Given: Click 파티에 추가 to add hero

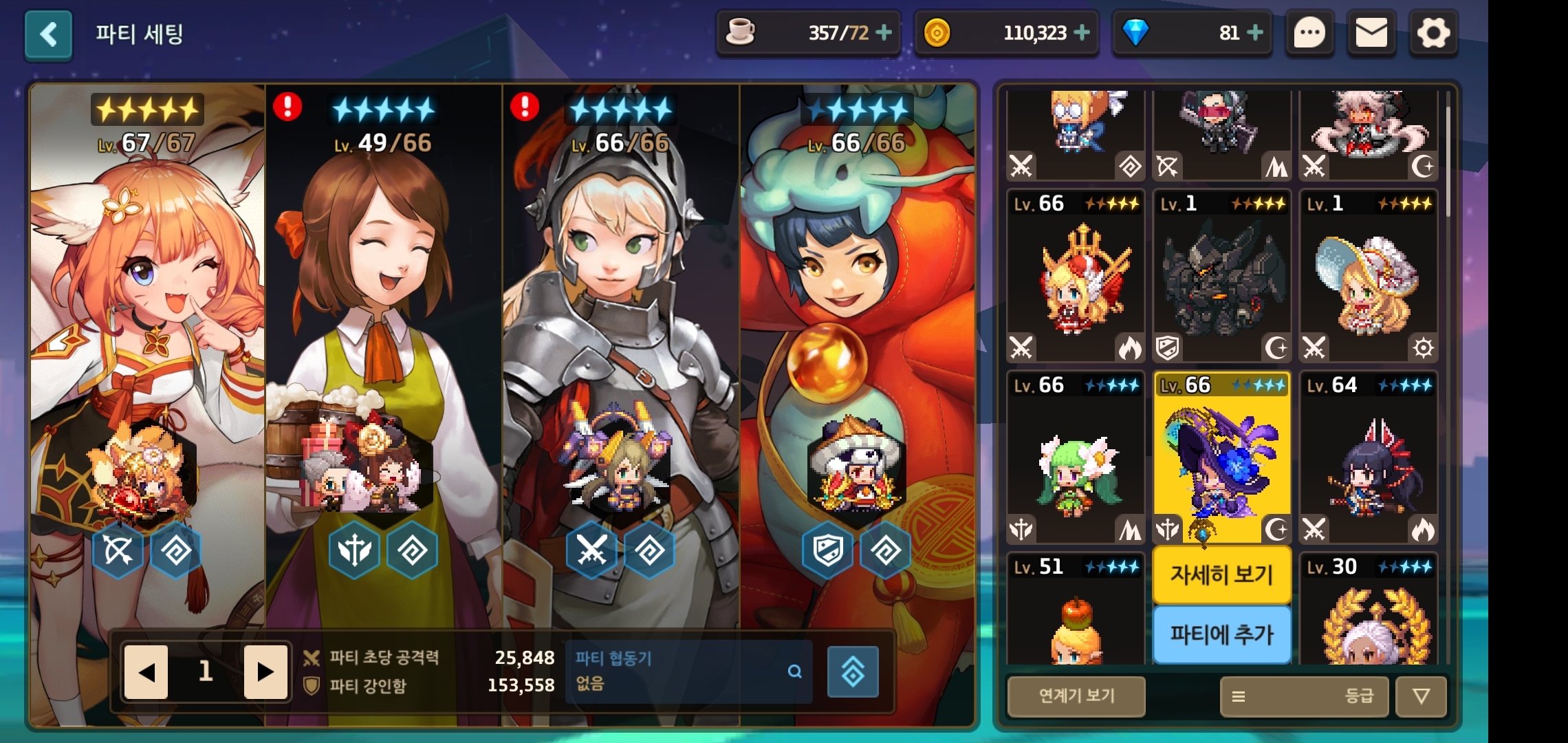Looking at the screenshot, I should point(1222,634).
